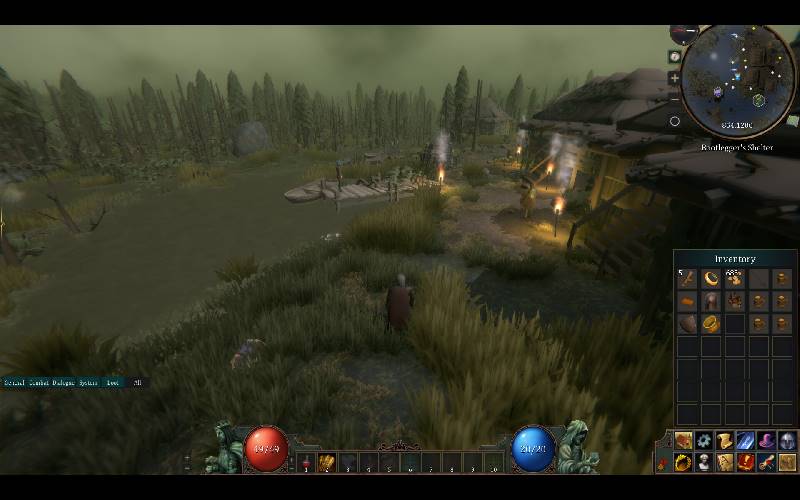Open the gear settings icon

[705, 441]
